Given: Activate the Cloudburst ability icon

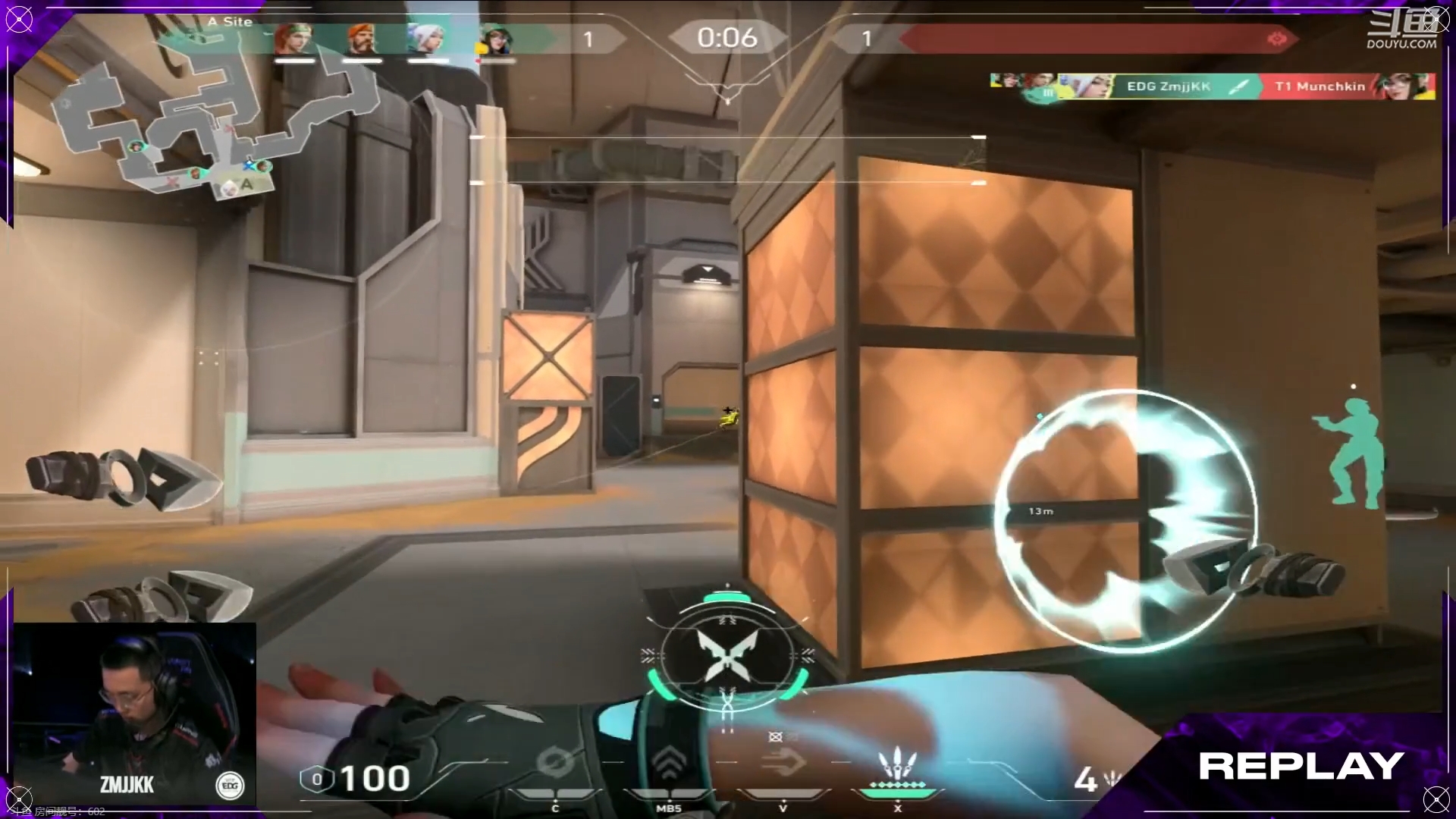Looking at the screenshot, I should pyautogui.click(x=555, y=766).
